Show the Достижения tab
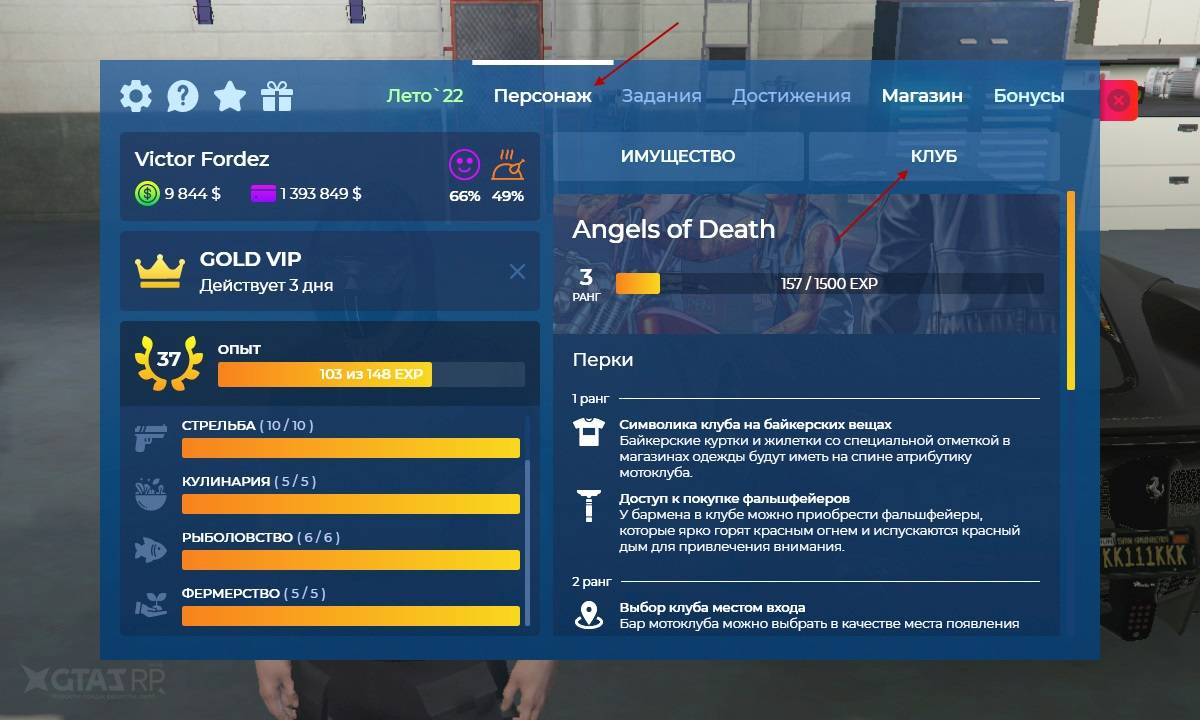The width and height of the screenshot is (1200, 720). click(791, 96)
